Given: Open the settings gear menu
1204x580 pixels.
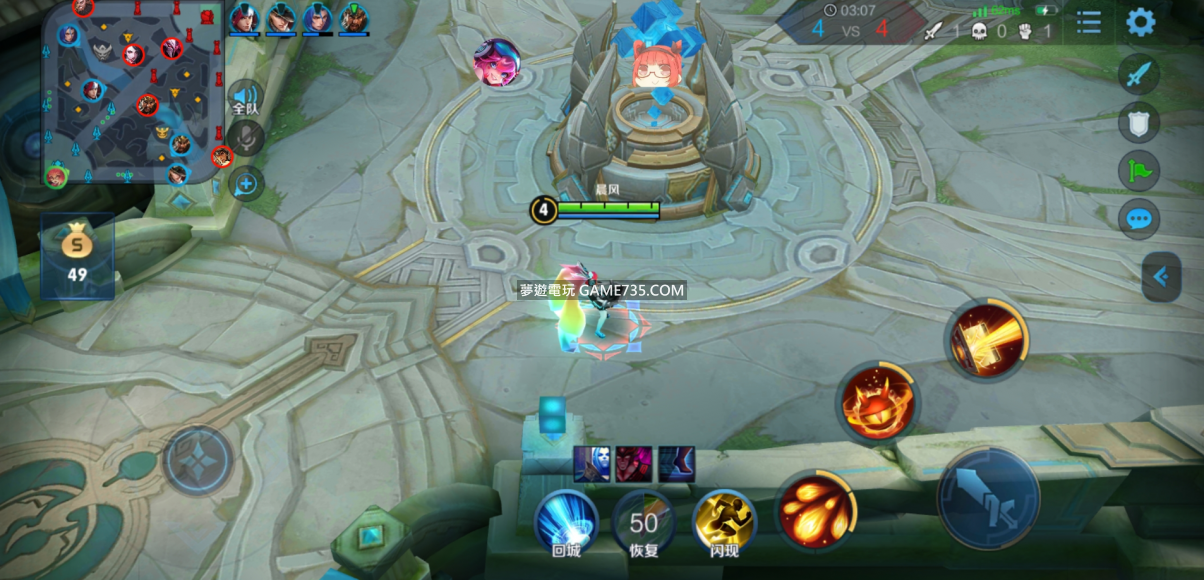Looking at the screenshot, I should pyautogui.click(x=1140, y=22).
